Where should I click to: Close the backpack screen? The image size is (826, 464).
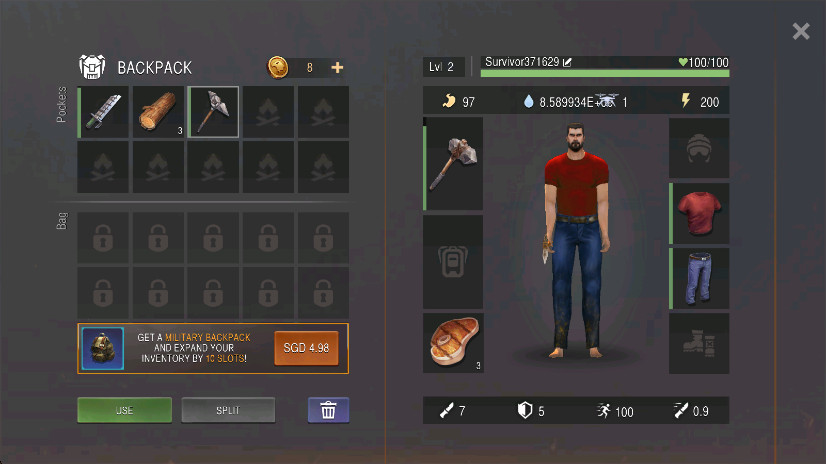tap(800, 31)
